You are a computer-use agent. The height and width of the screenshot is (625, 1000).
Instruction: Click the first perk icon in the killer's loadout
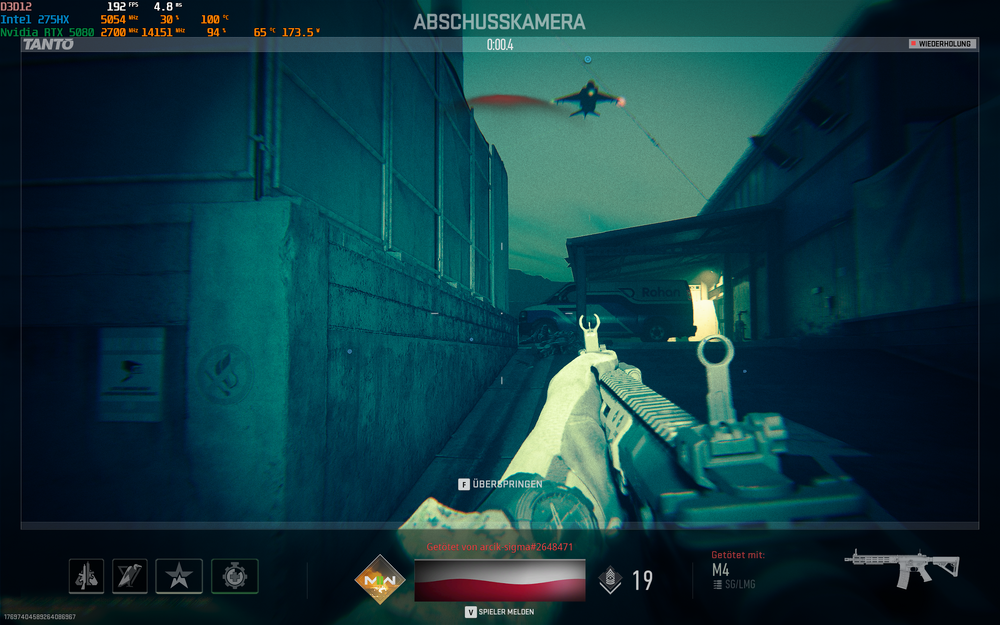[86, 576]
